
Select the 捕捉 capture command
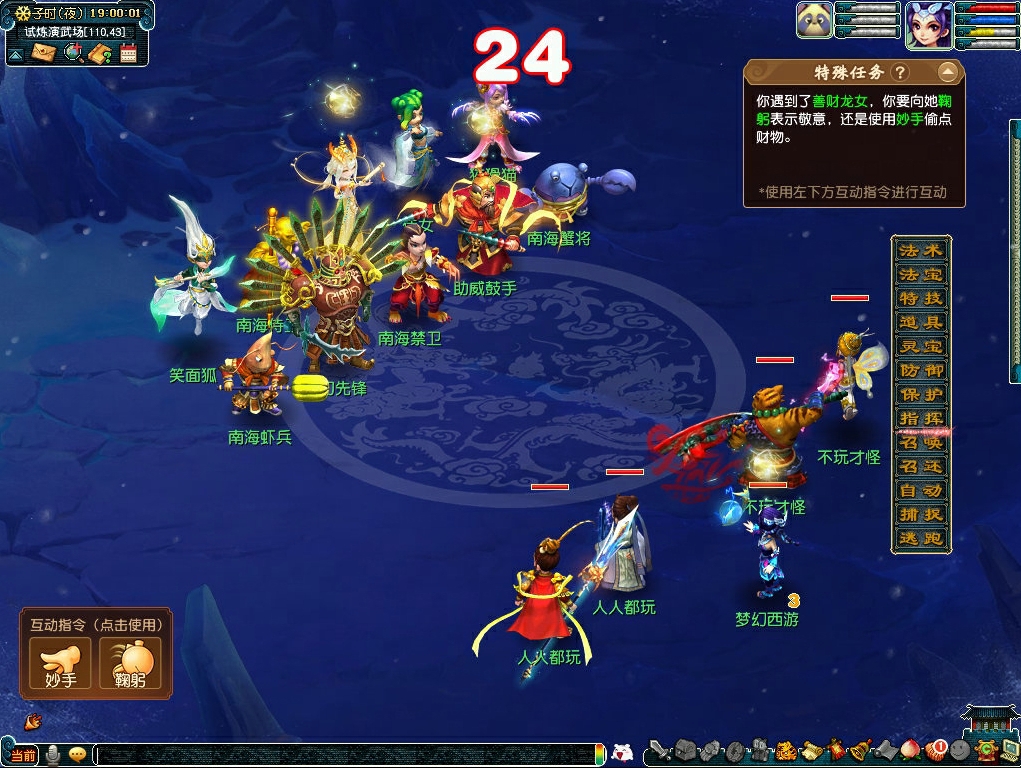point(920,514)
